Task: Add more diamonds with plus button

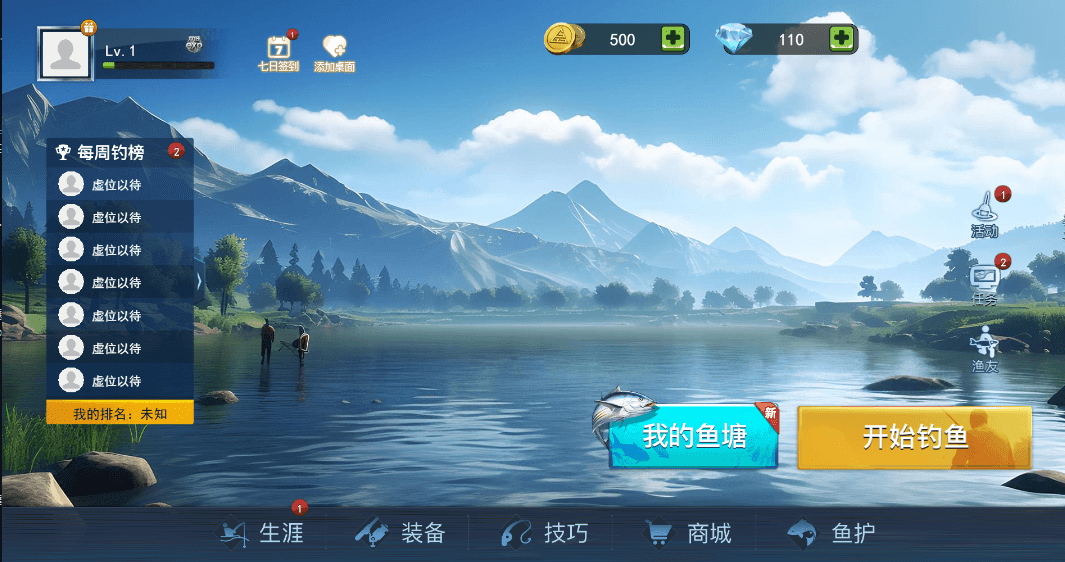Action: [x=842, y=39]
